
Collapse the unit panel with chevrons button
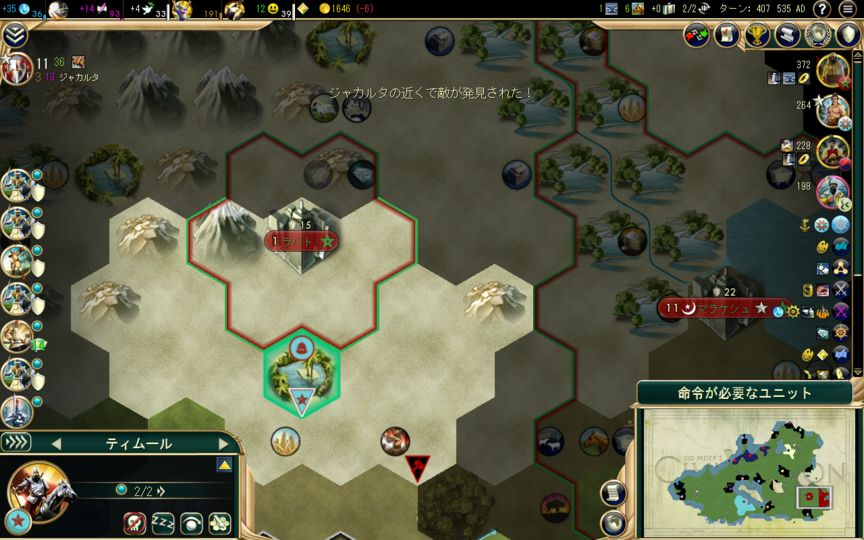coord(17,443)
